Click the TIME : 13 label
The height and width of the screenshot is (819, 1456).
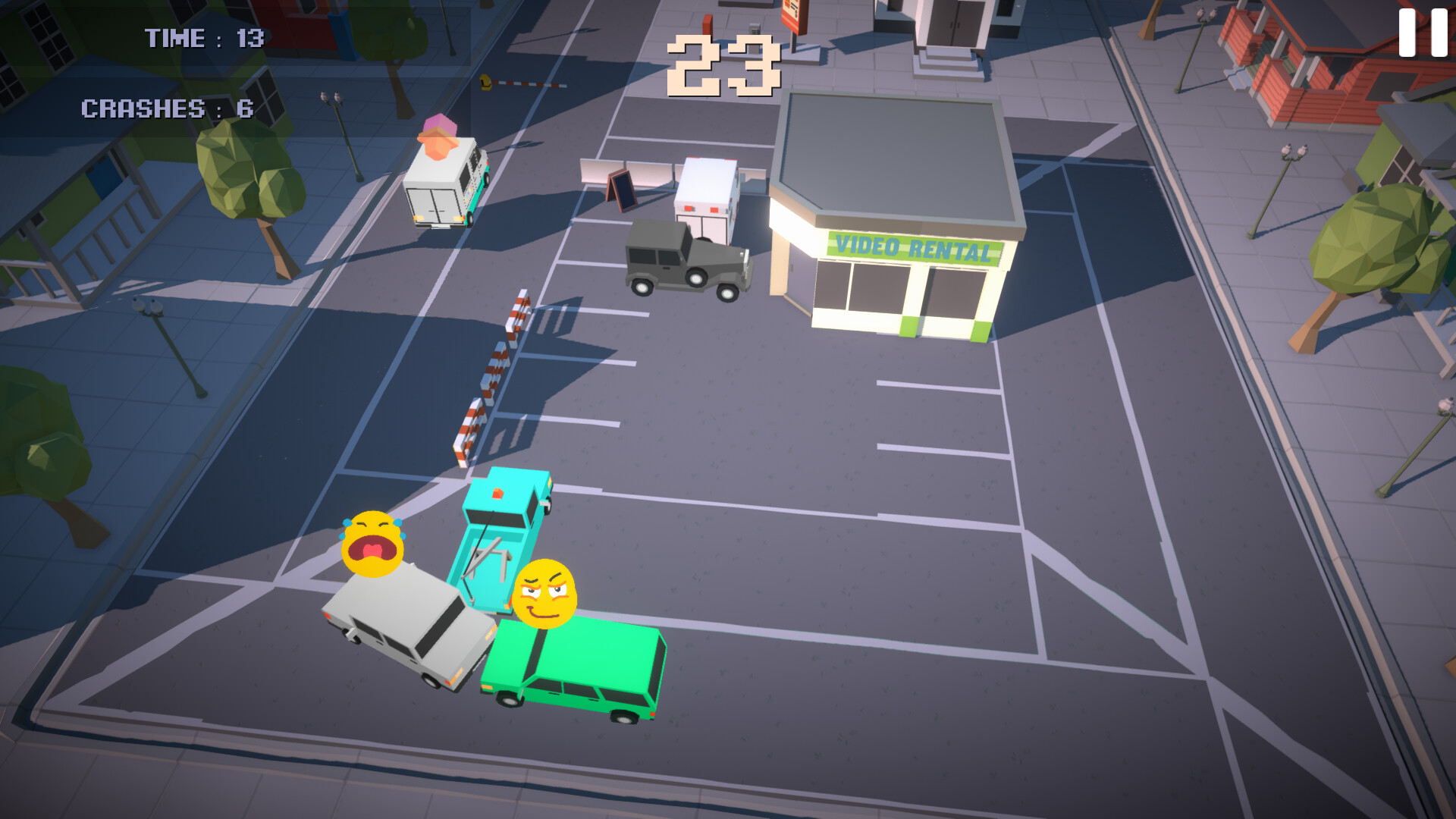coord(203,36)
